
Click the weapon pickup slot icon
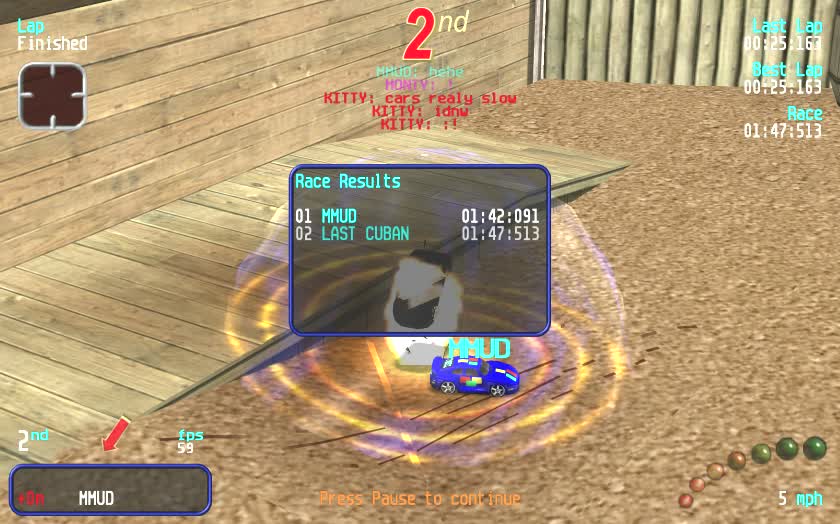(52, 96)
